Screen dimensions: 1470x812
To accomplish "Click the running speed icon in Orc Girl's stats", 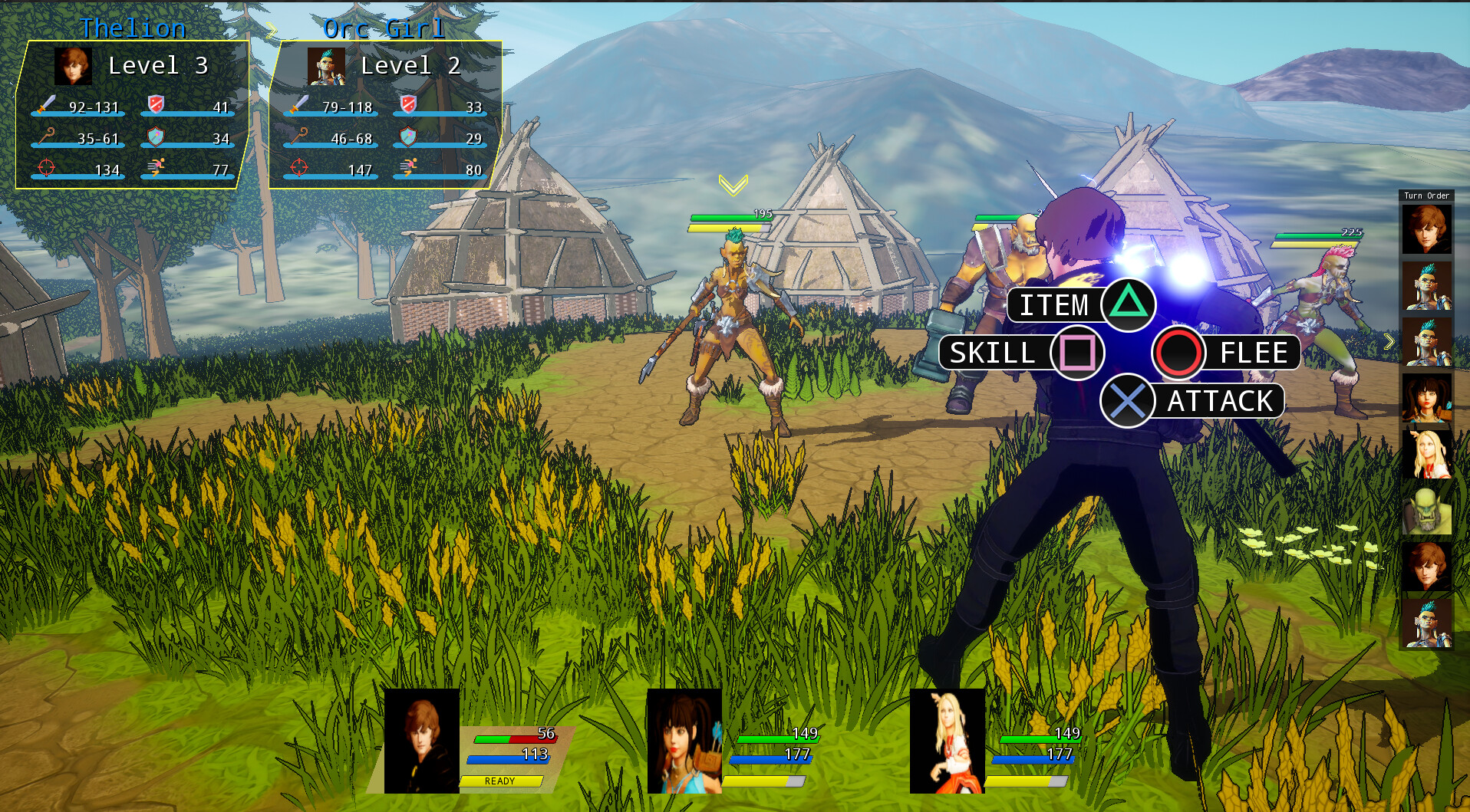I will click(411, 167).
